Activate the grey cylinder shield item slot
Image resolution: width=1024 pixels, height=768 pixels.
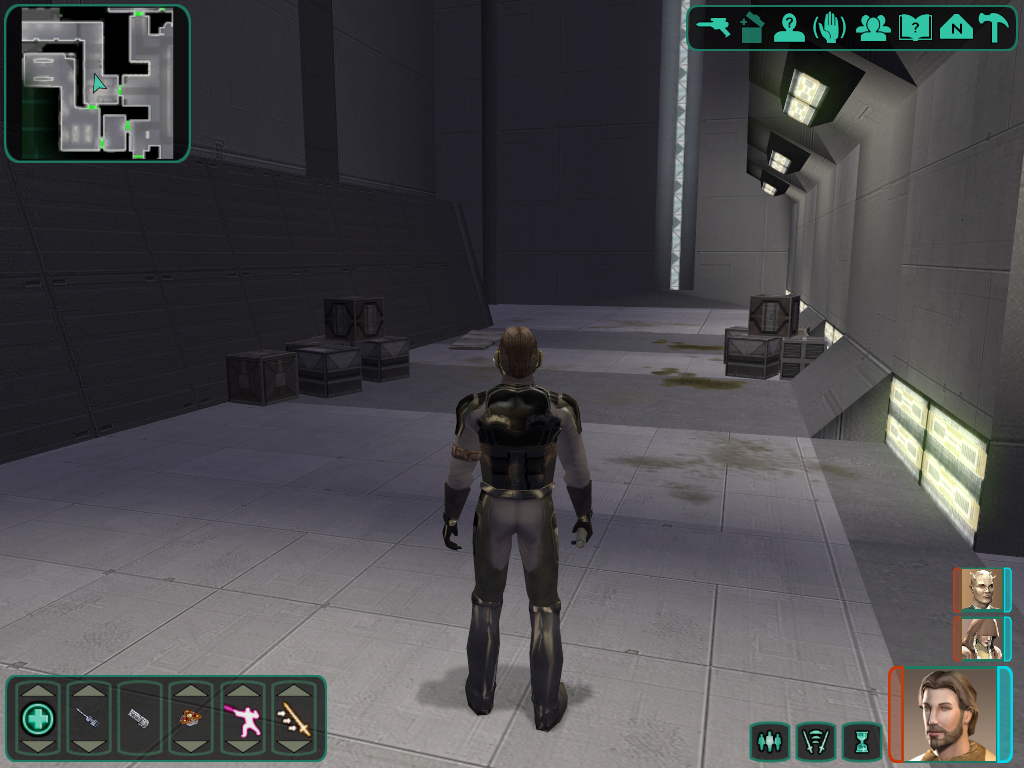140,718
